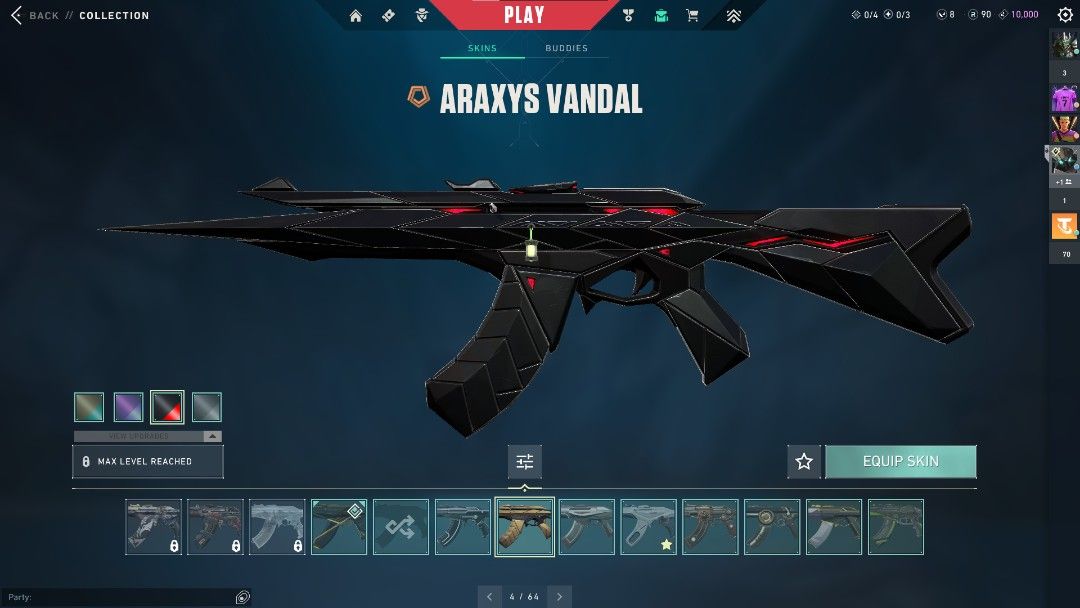1080x608 pixels.
Task: Mark this skin as favorite with the star
Action: [804, 461]
